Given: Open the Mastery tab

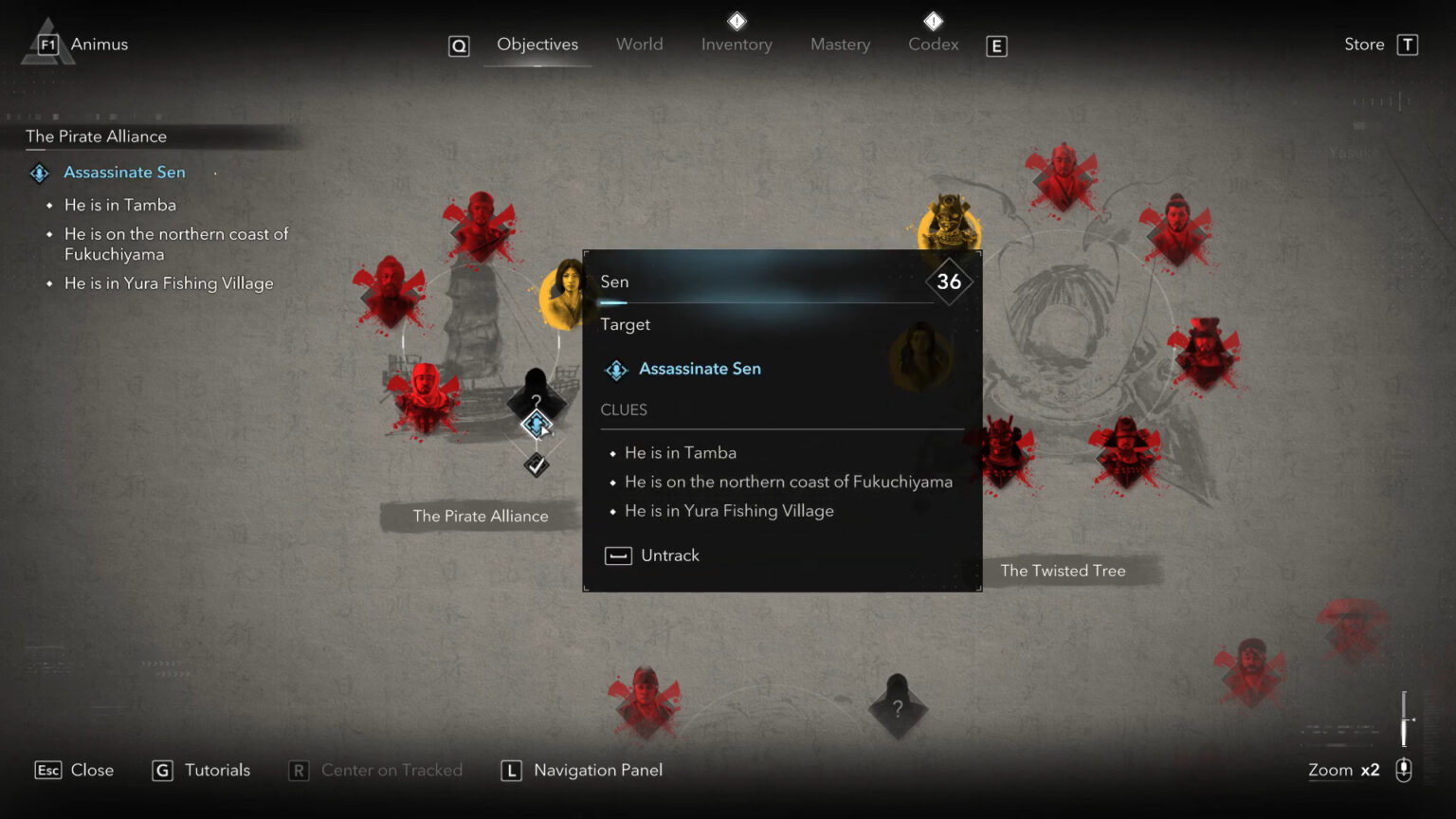Looking at the screenshot, I should [x=840, y=44].
